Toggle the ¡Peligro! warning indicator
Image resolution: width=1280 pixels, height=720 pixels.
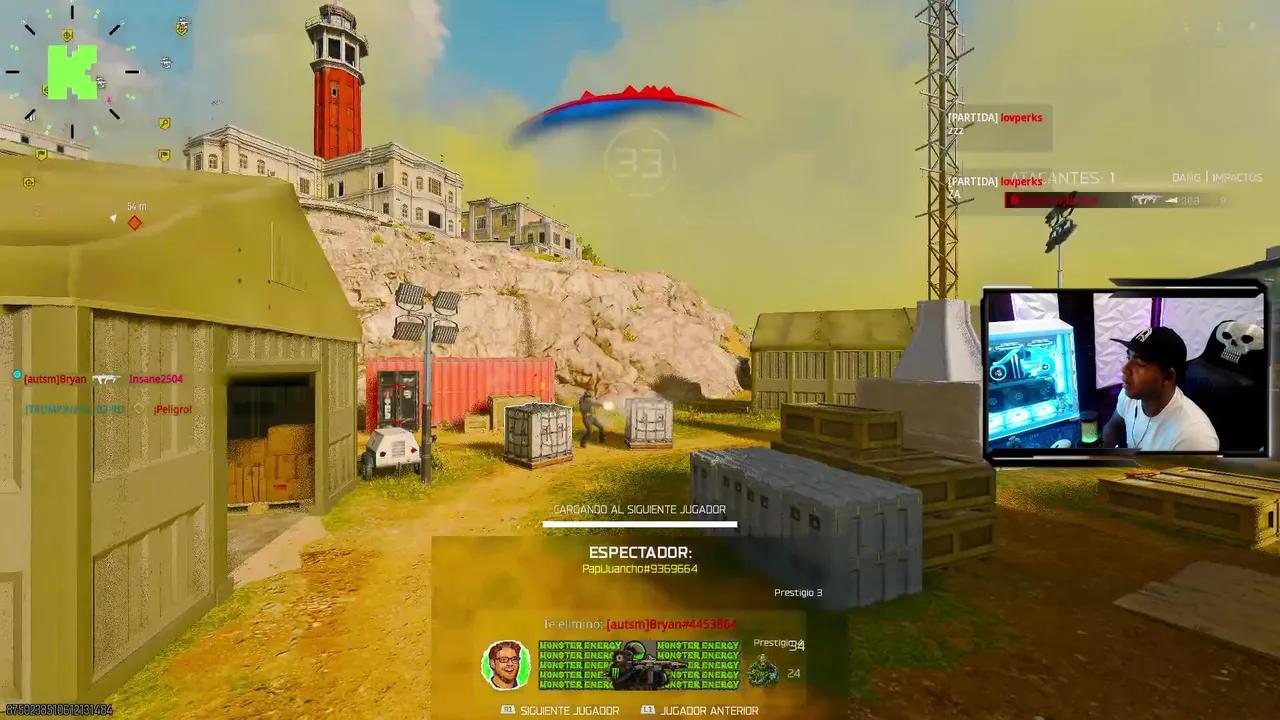pyautogui.click(x=173, y=408)
